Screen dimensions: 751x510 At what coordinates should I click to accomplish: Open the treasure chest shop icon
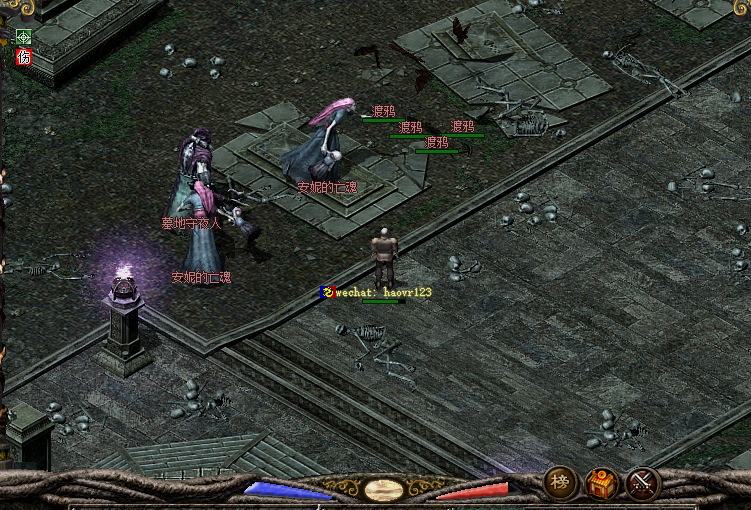(601, 485)
